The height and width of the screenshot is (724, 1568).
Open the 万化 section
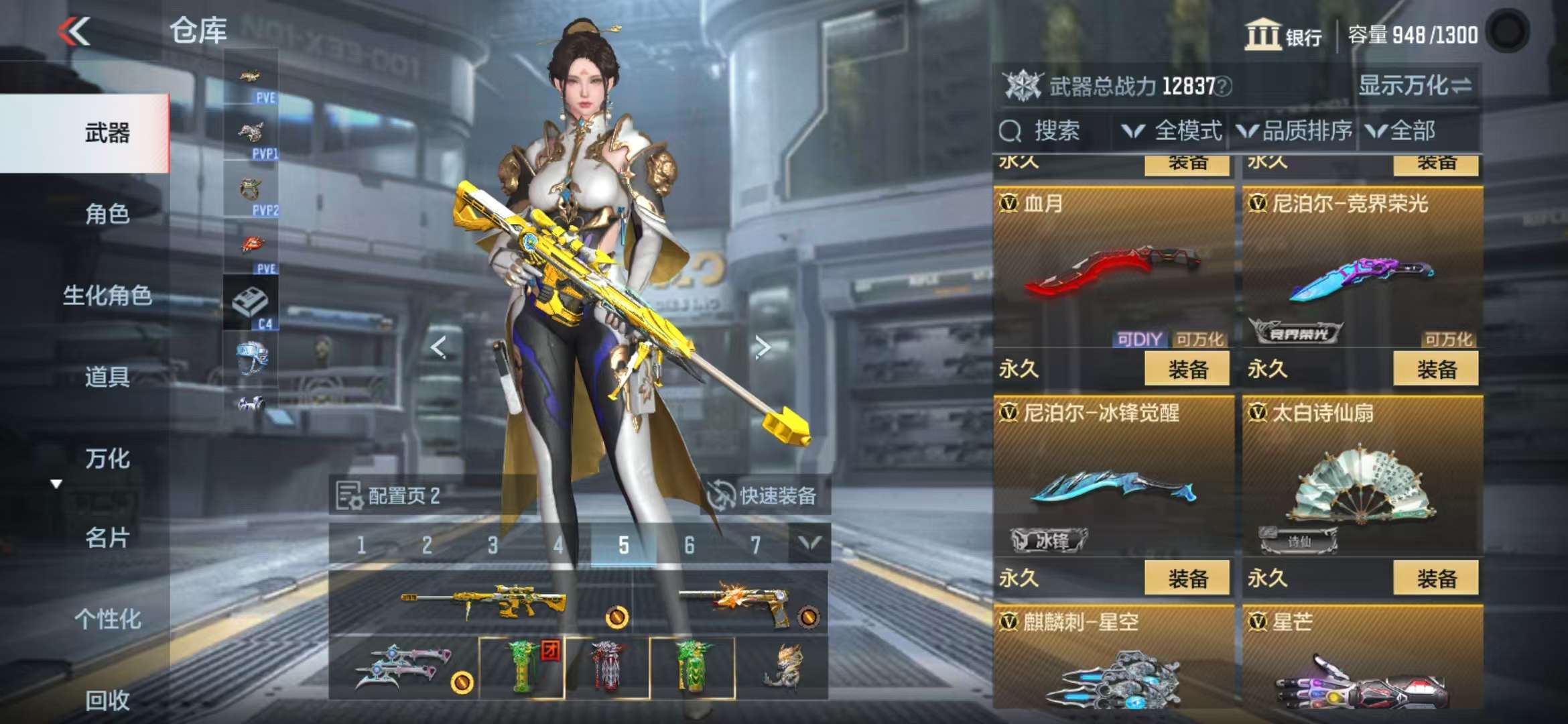point(107,459)
